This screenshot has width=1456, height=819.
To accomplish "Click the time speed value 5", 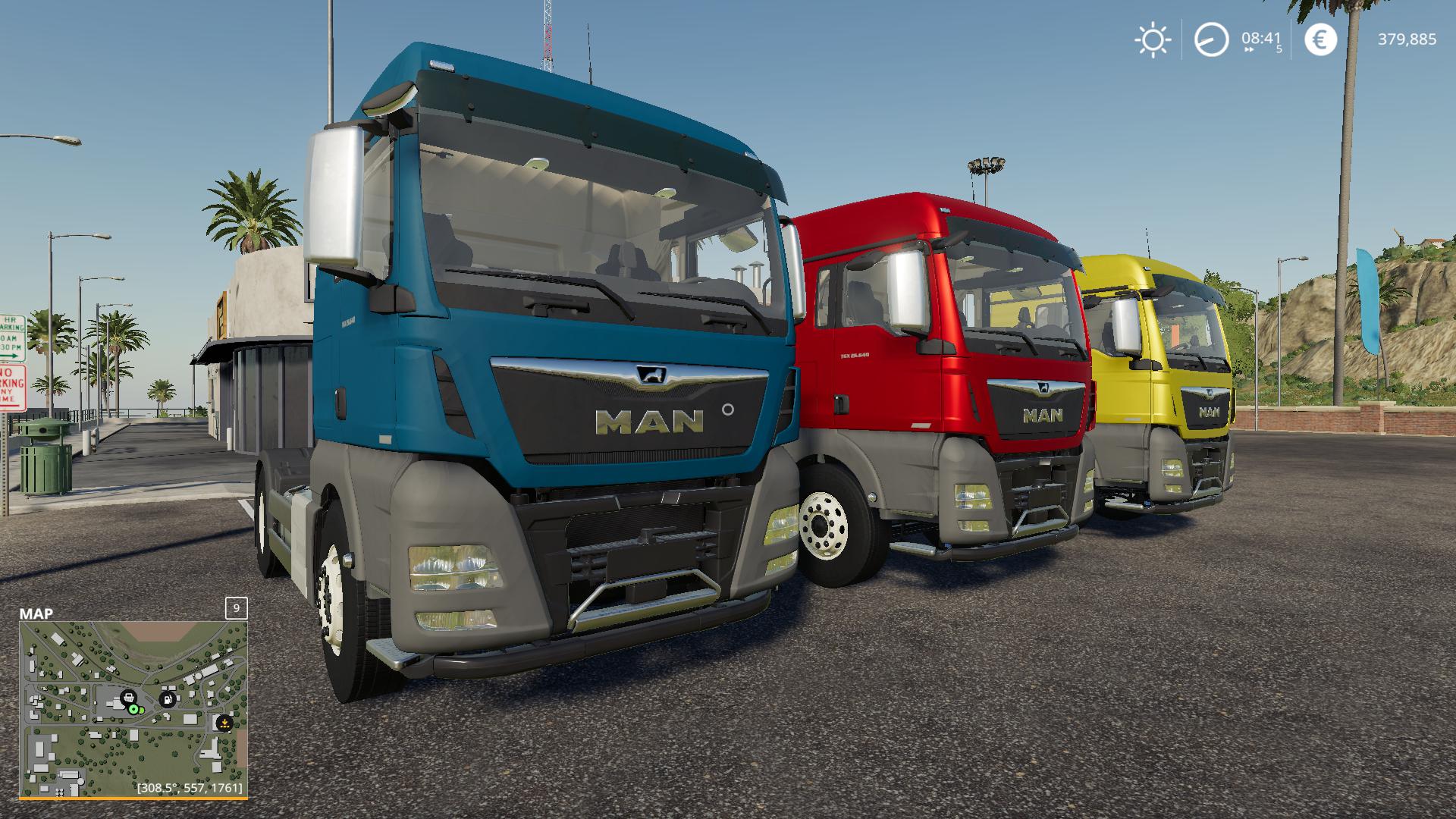I will click(x=1279, y=49).
